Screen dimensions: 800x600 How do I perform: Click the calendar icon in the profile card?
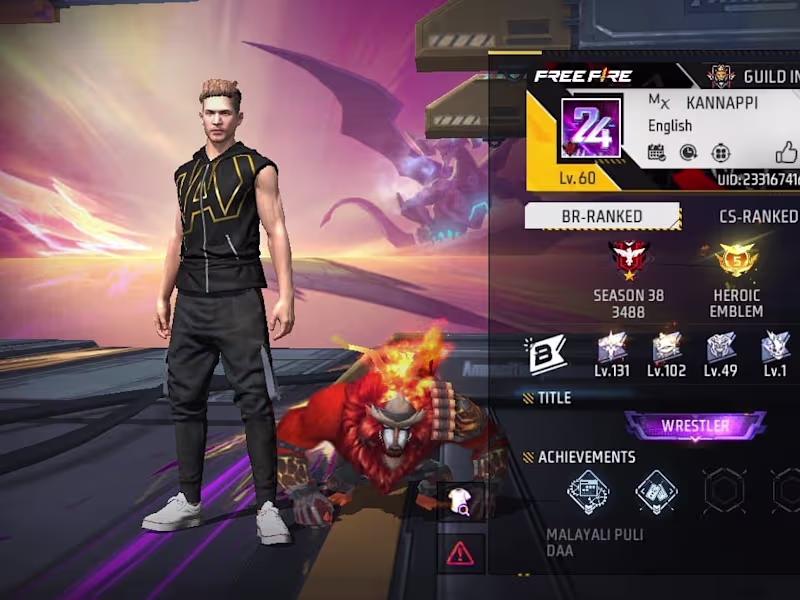click(657, 153)
